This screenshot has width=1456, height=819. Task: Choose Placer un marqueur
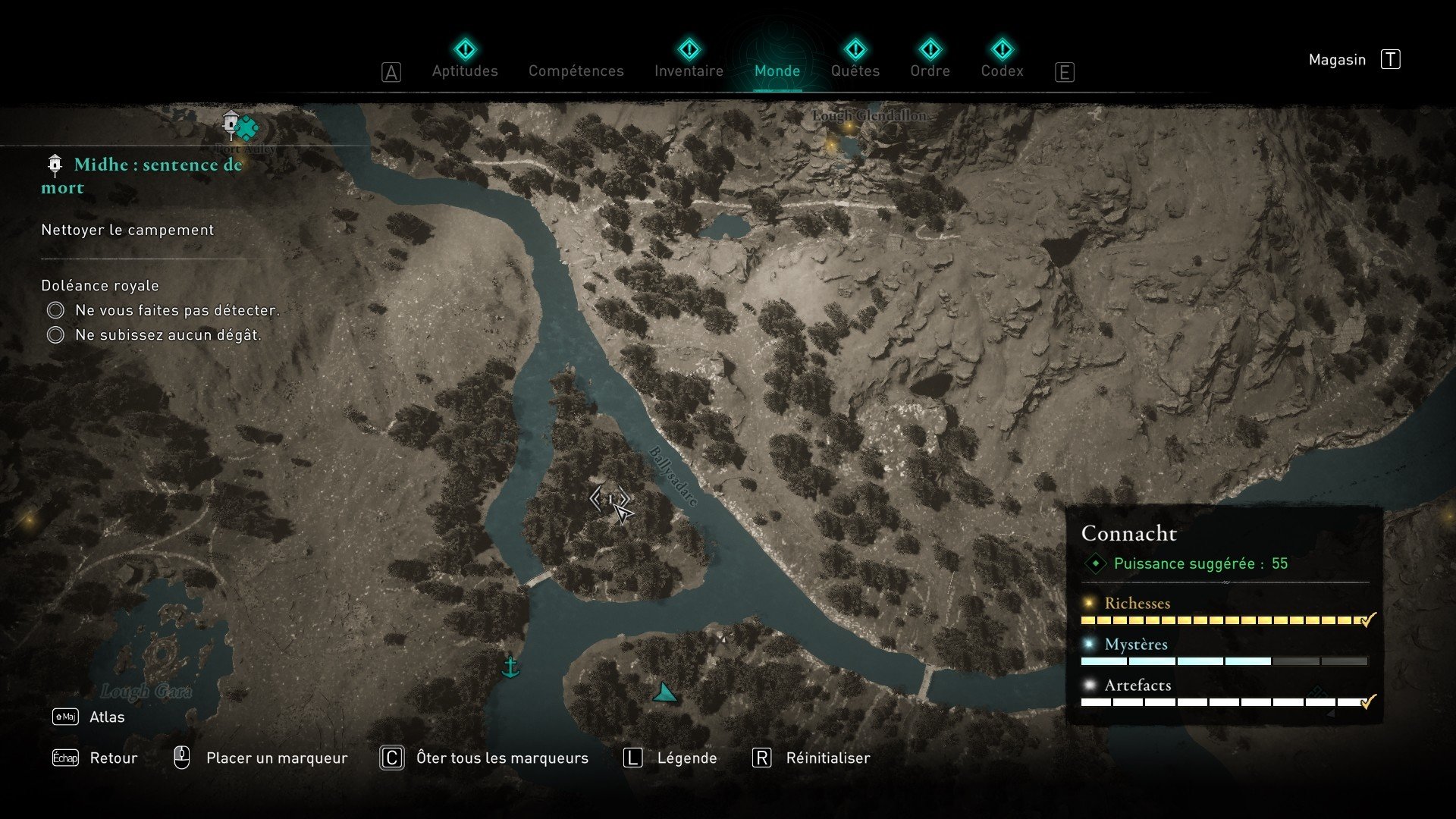coord(276,758)
